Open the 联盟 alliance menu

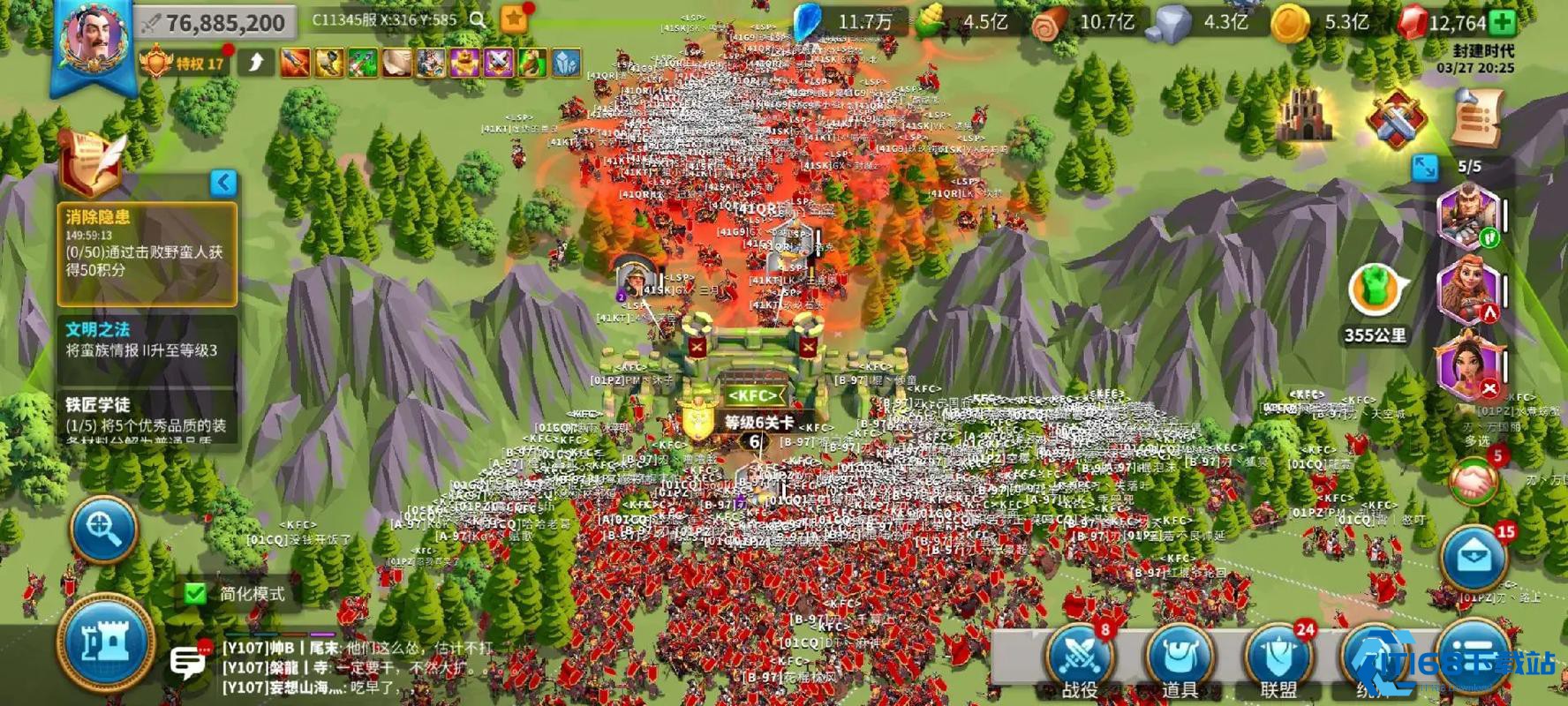pyautogui.click(x=1278, y=659)
